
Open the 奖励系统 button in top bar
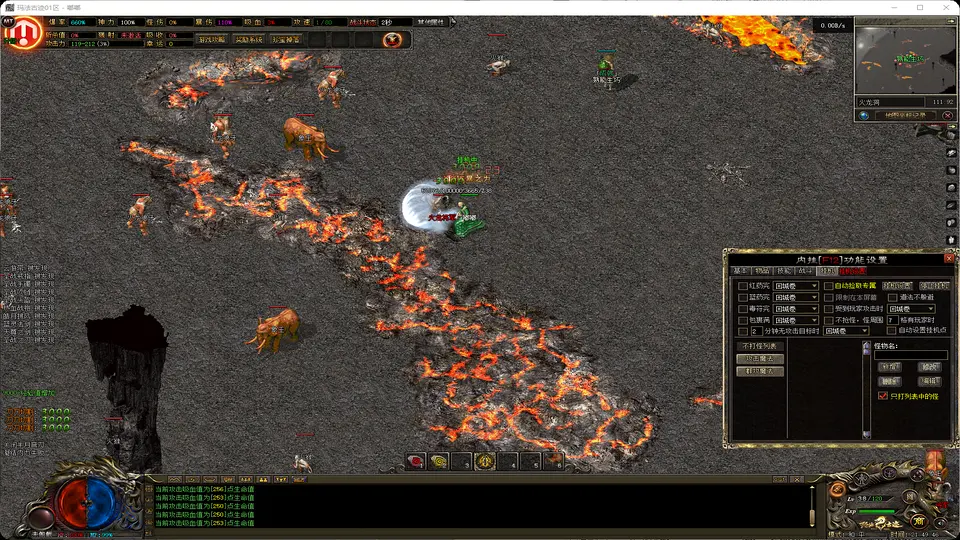pos(249,40)
